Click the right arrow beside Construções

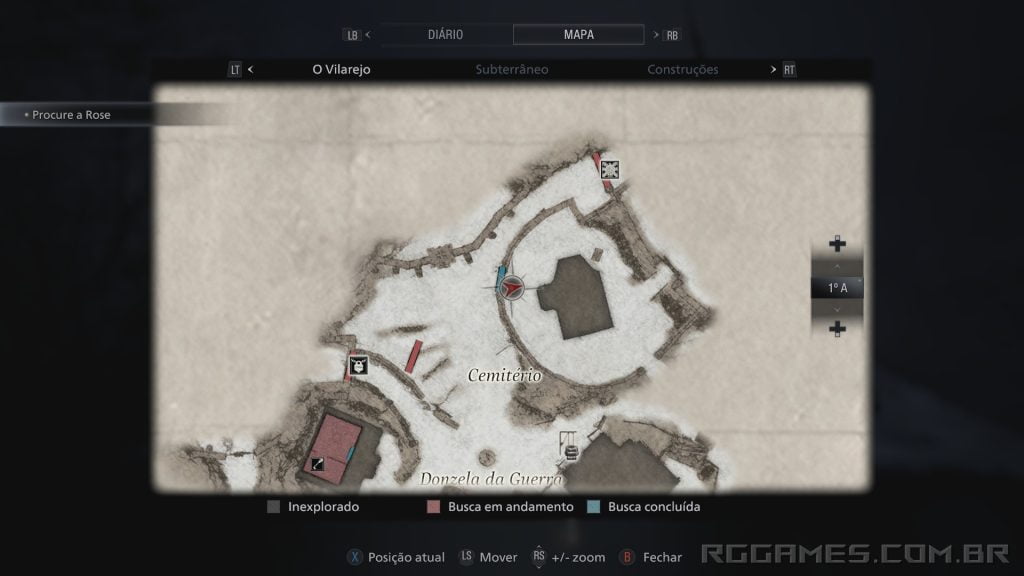773,70
